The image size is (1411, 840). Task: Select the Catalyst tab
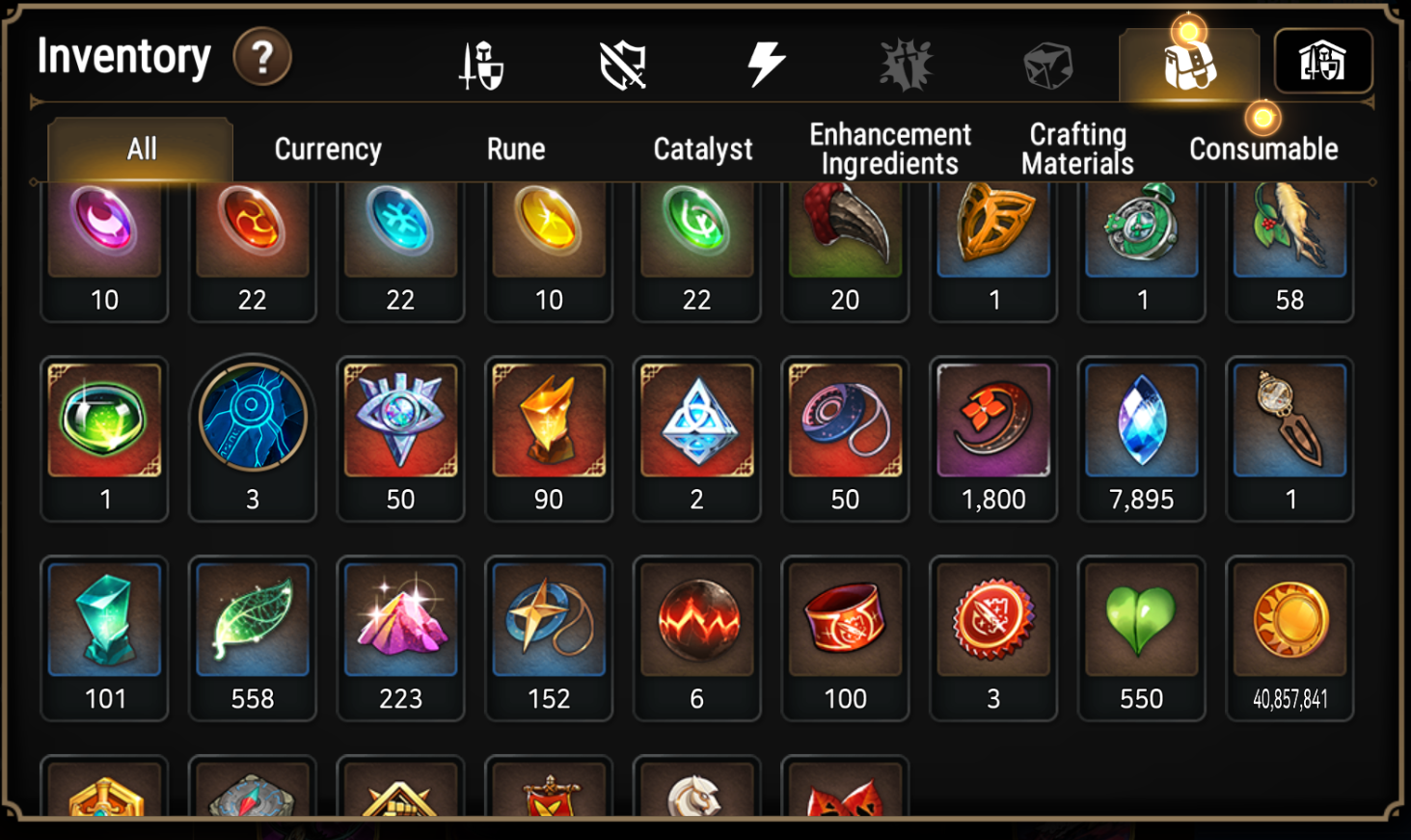tap(703, 149)
